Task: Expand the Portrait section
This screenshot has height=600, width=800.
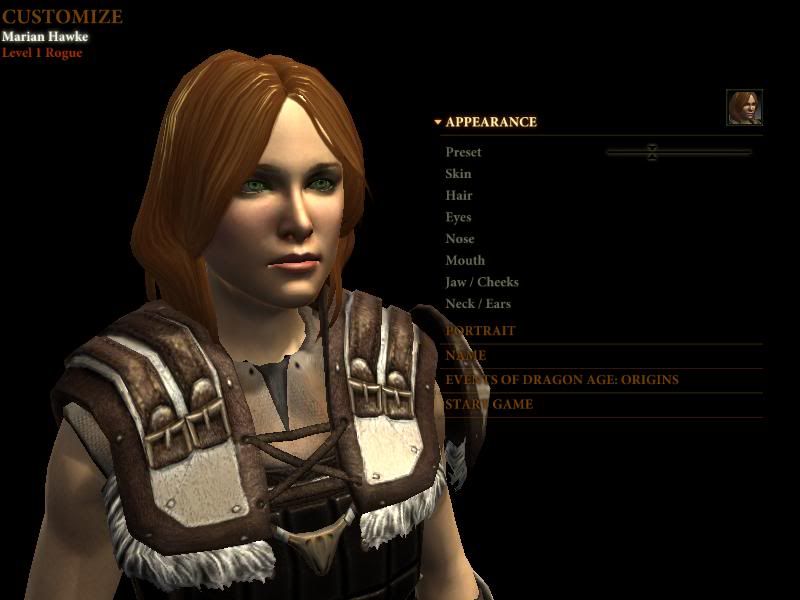Action: click(481, 331)
